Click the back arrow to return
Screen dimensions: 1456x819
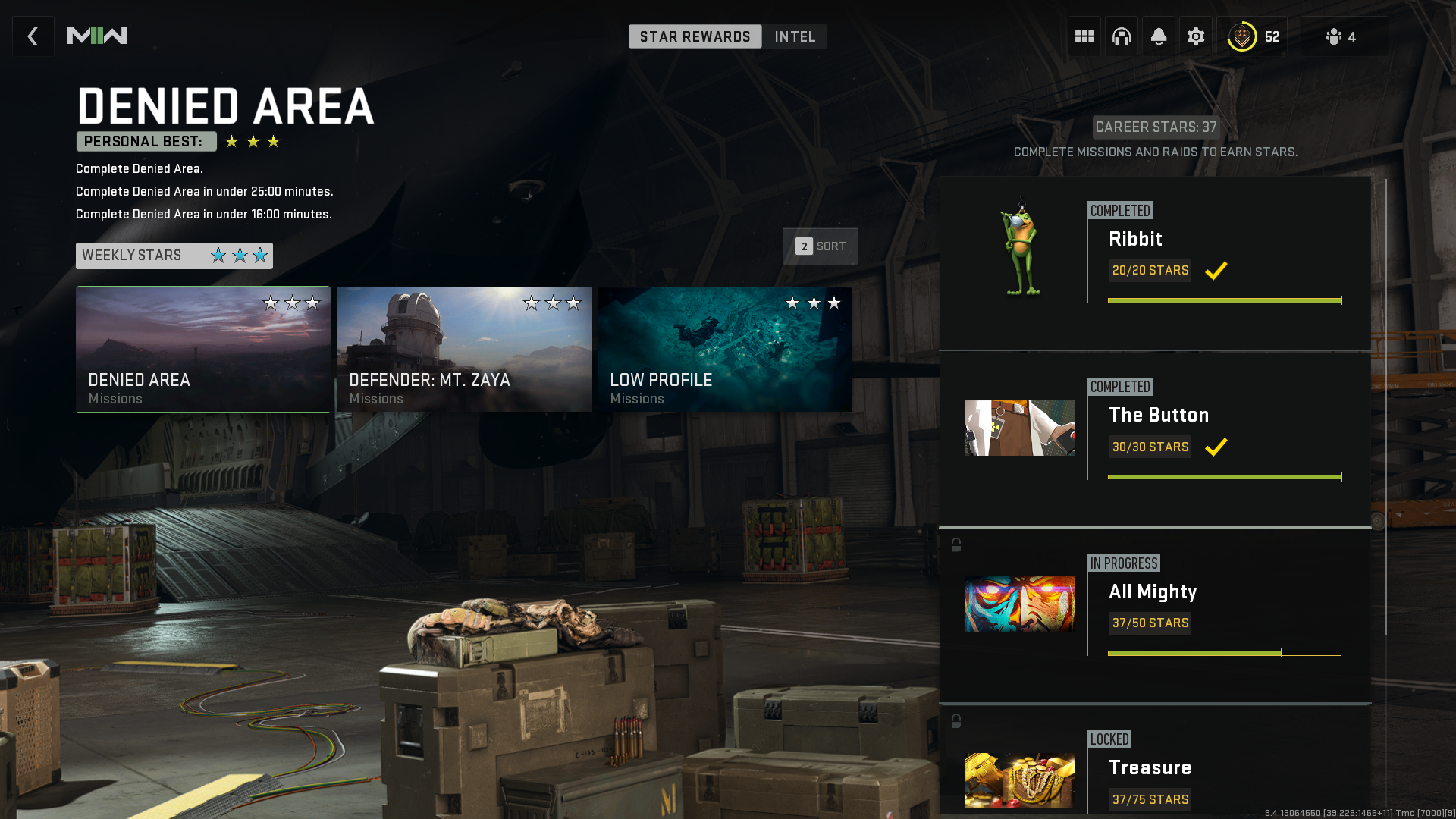coord(33,36)
